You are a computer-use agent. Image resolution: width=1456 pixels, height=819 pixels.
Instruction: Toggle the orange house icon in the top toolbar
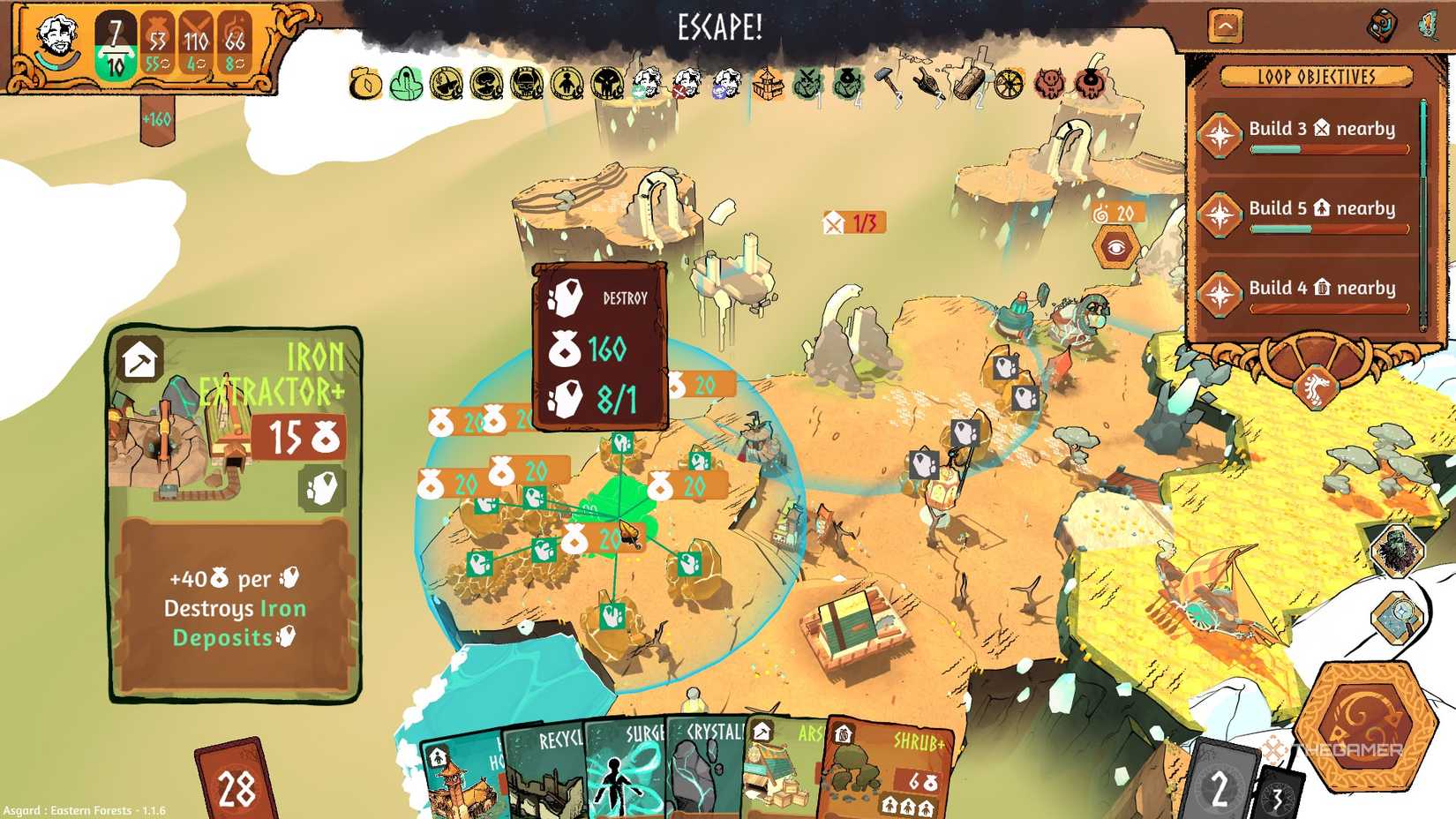768,84
